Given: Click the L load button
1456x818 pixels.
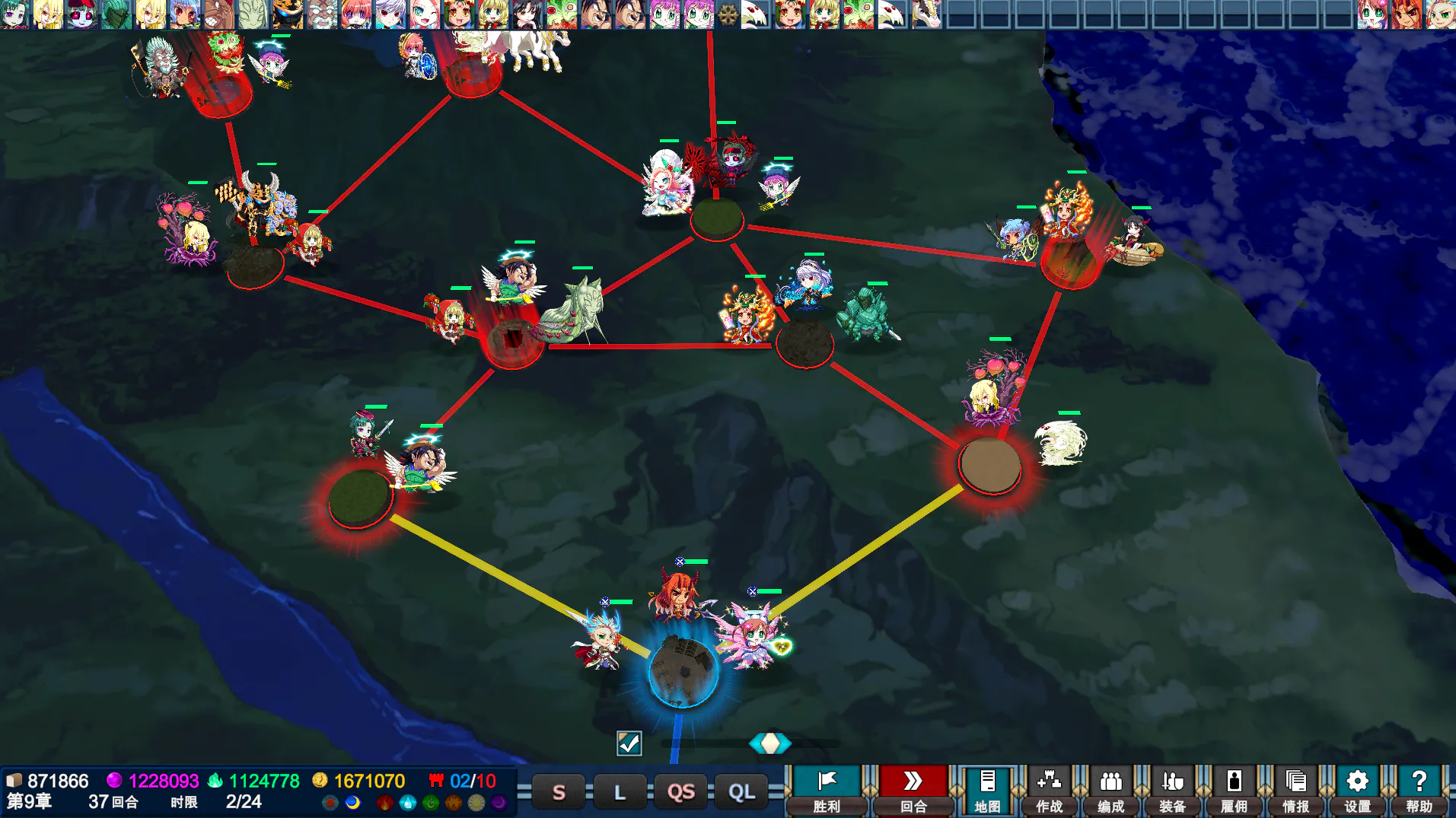Looking at the screenshot, I should pos(620,792).
